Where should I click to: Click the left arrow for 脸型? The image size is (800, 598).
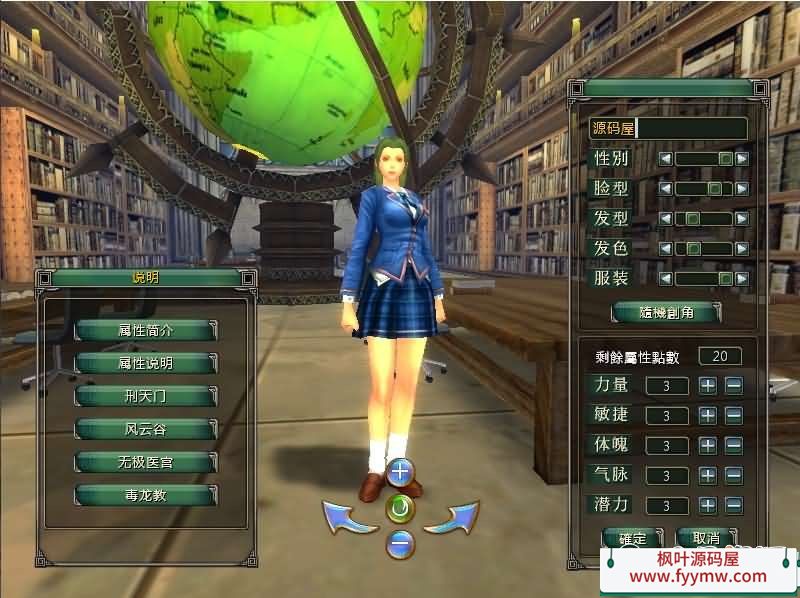665,188
